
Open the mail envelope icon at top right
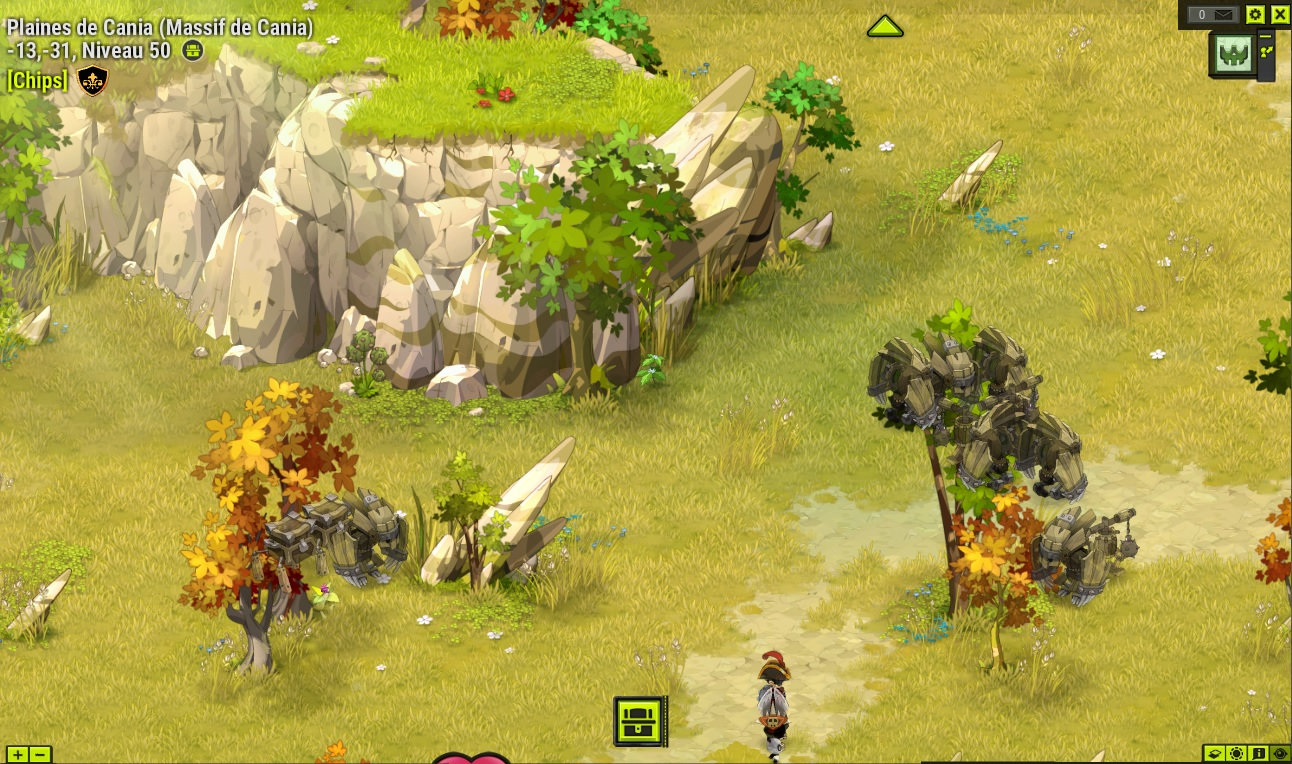pos(1222,14)
